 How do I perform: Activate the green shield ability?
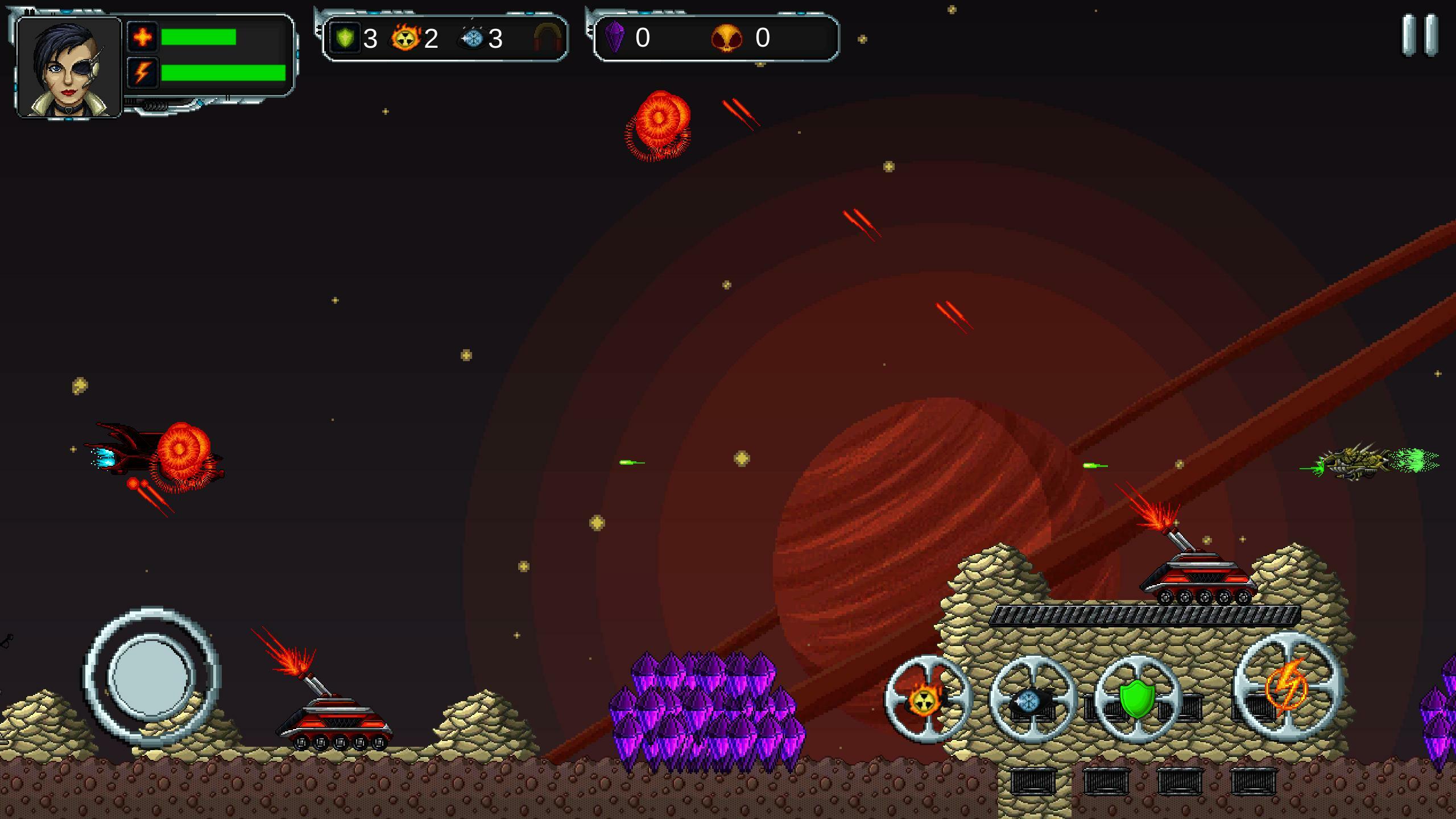[x=1137, y=699]
